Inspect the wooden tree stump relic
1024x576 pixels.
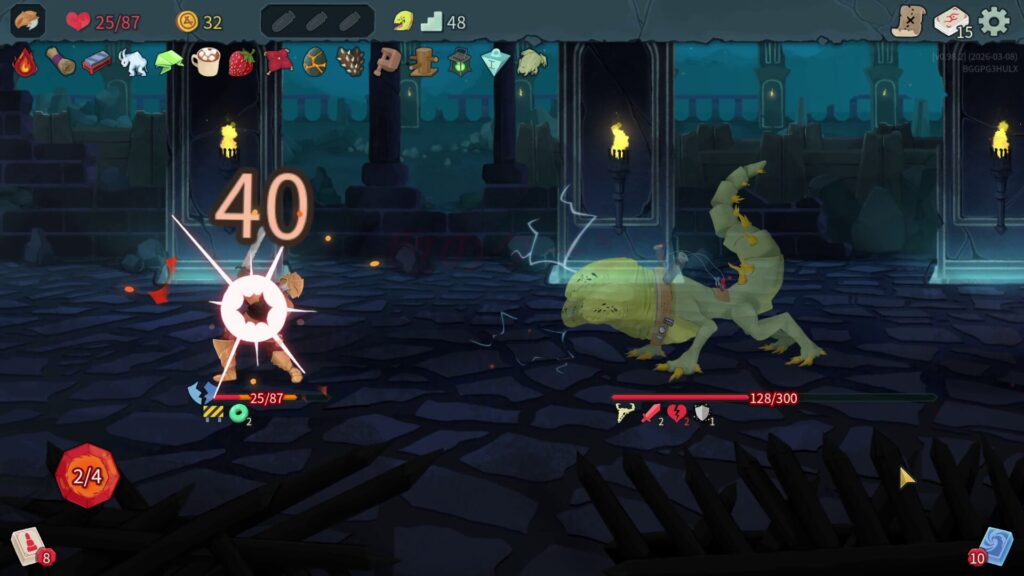tap(424, 61)
